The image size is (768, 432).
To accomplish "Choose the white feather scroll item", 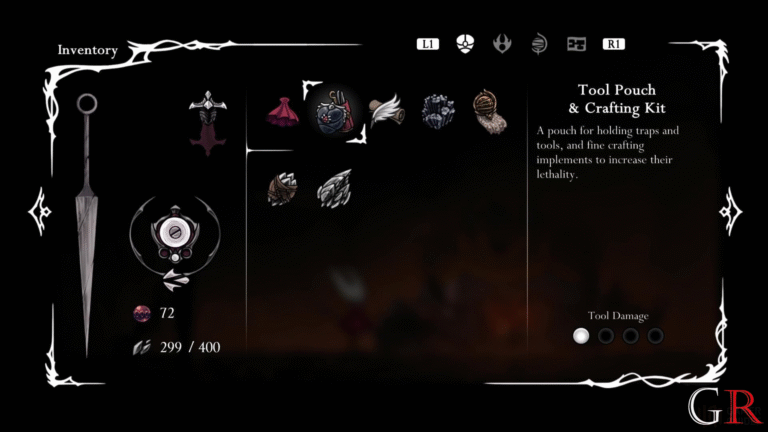I will pyautogui.click(x=386, y=111).
